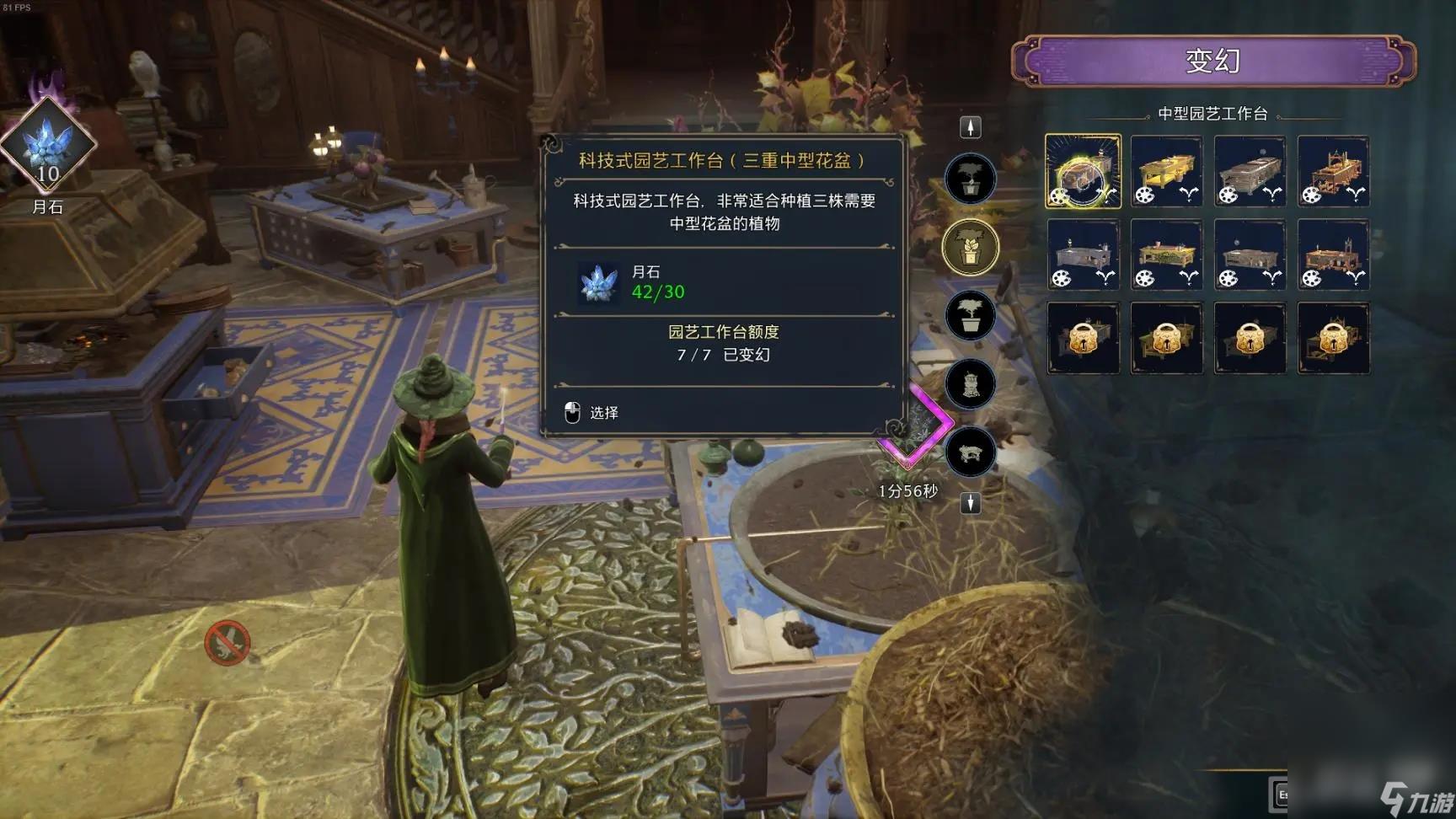Select the small pot category icon

(x=971, y=179)
